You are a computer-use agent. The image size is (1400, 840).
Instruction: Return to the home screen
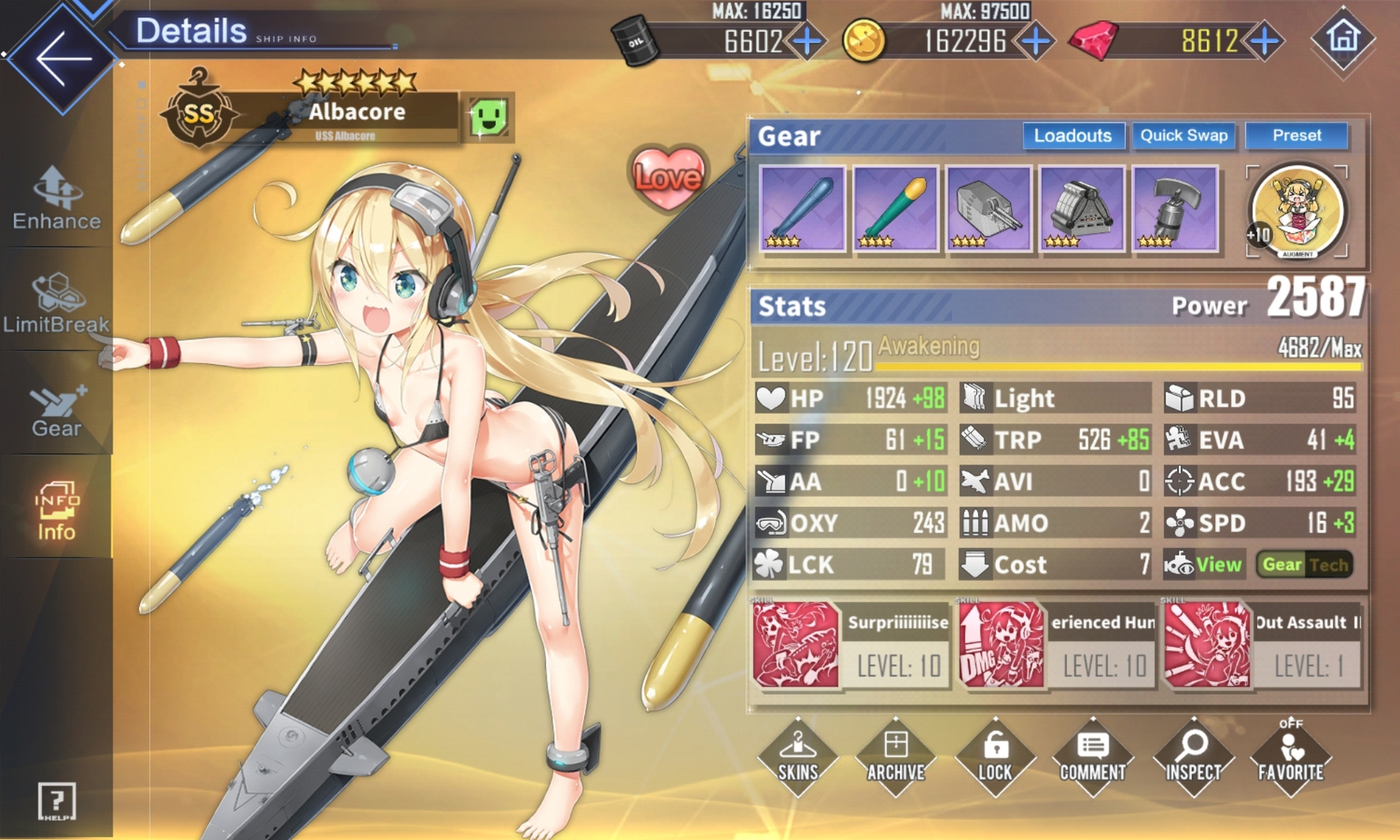1343,37
